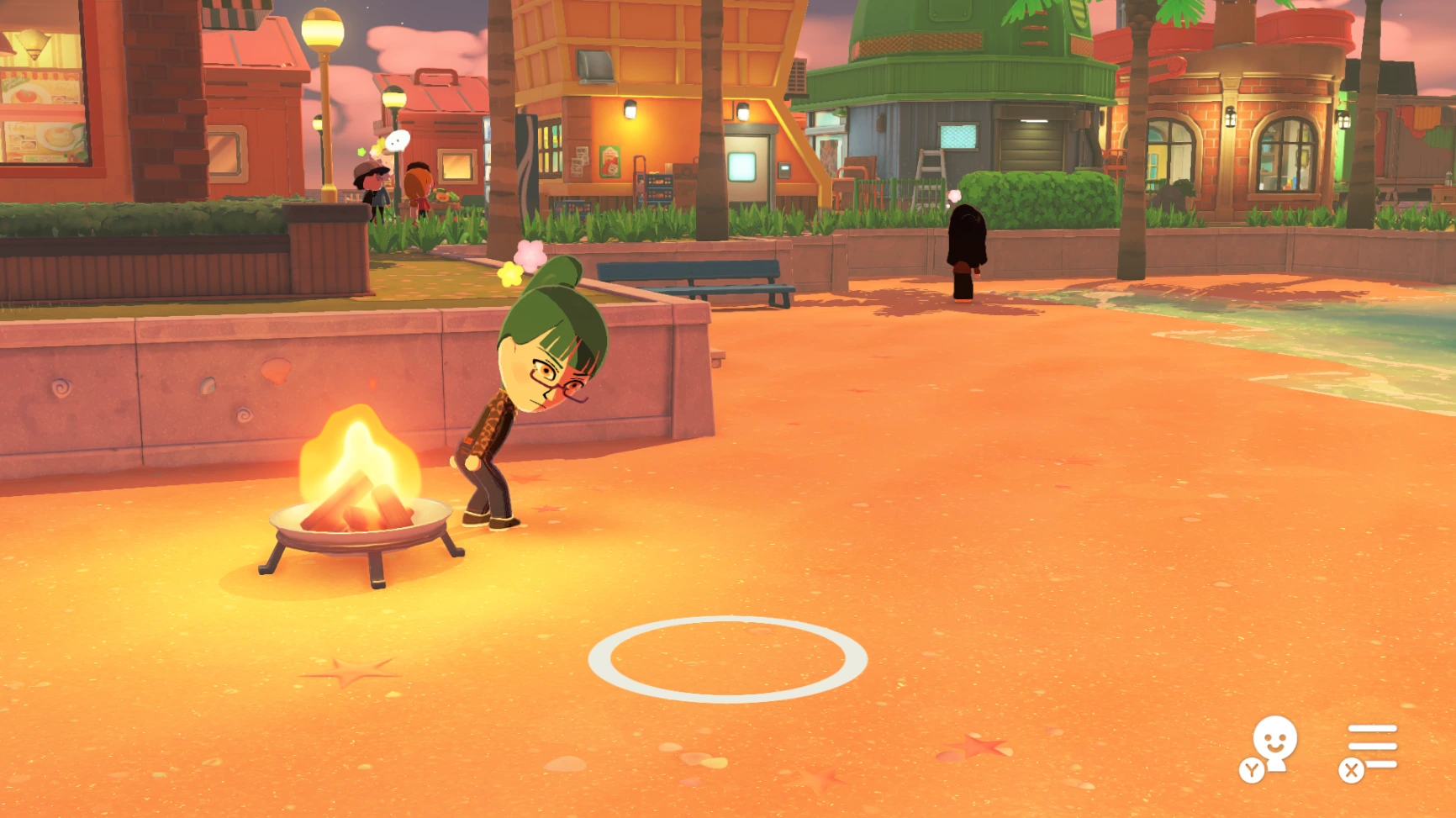Open the three-line menu icon
Screen dimensions: 1456x818
tap(1371, 747)
